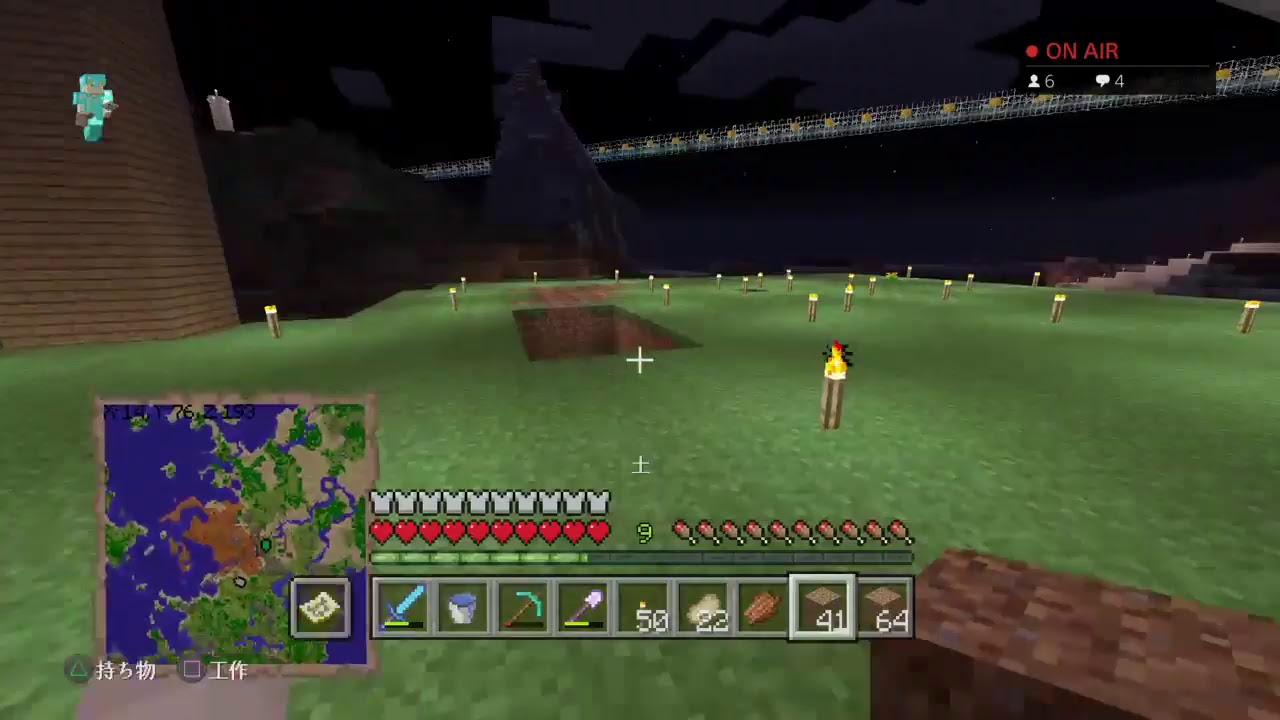Select the stack of 50 torches
The image size is (1280, 720).
[641, 606]
